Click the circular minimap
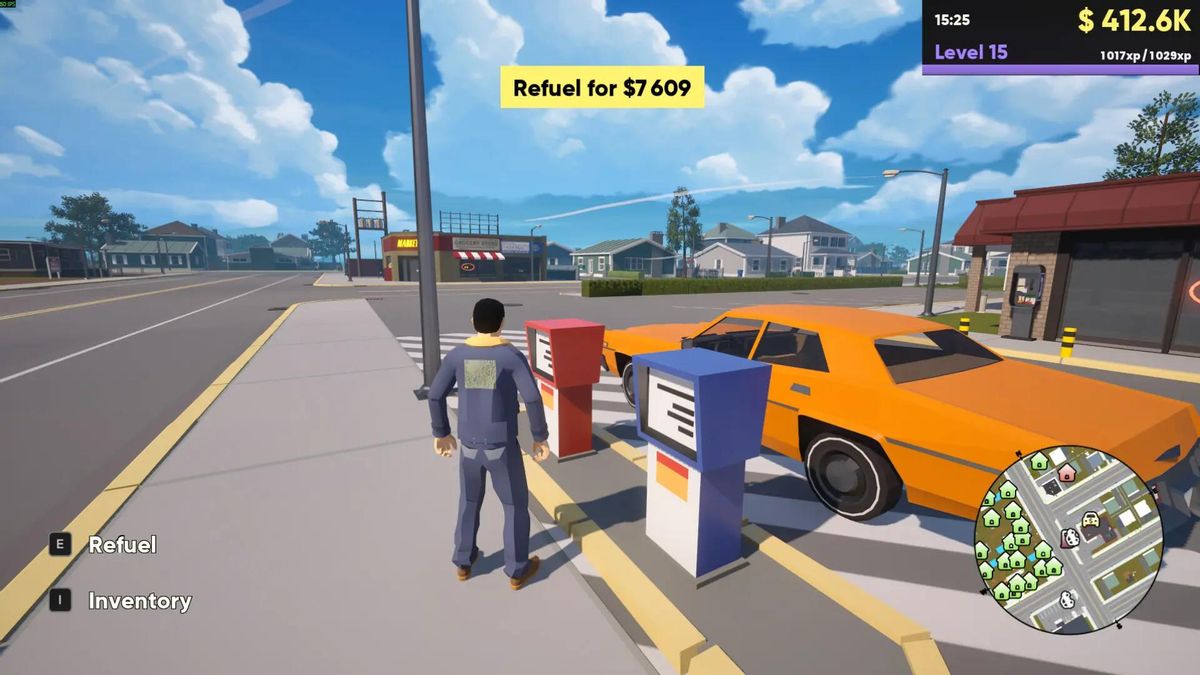 [x=1068, y=539]
